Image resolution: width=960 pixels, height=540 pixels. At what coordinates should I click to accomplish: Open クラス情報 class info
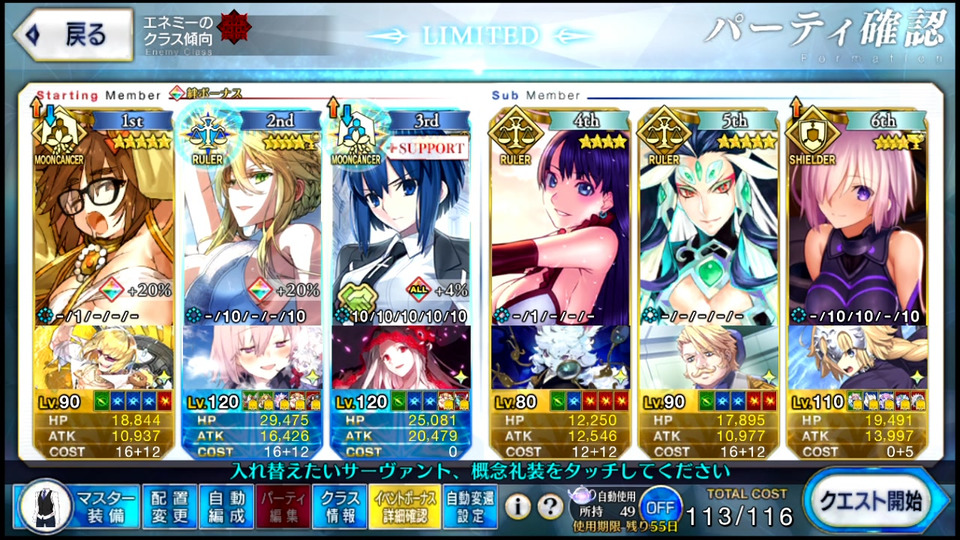tap(338, 505)
